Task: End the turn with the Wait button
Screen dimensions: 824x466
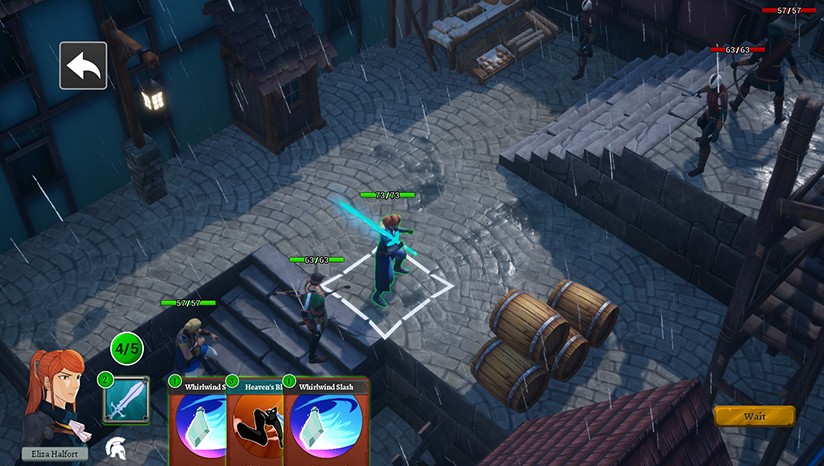Action: click(x=754, y=416)
